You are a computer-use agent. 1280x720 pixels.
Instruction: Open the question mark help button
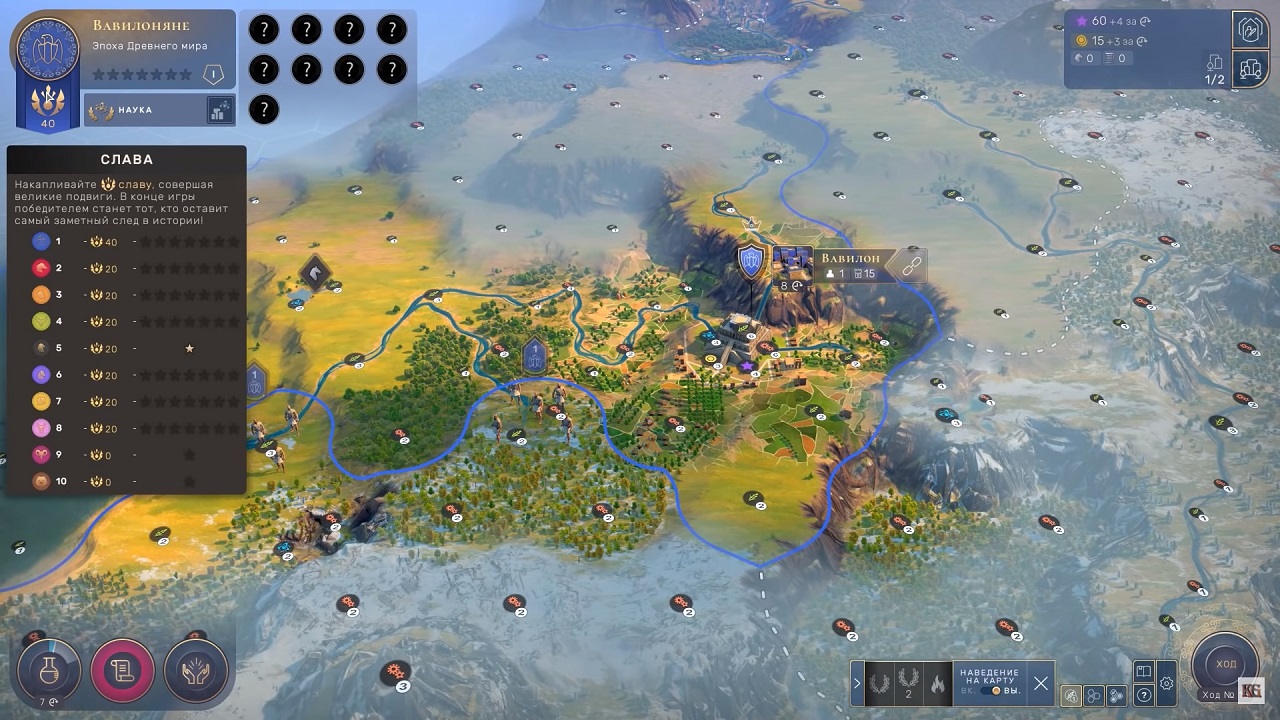(1144, 695)
